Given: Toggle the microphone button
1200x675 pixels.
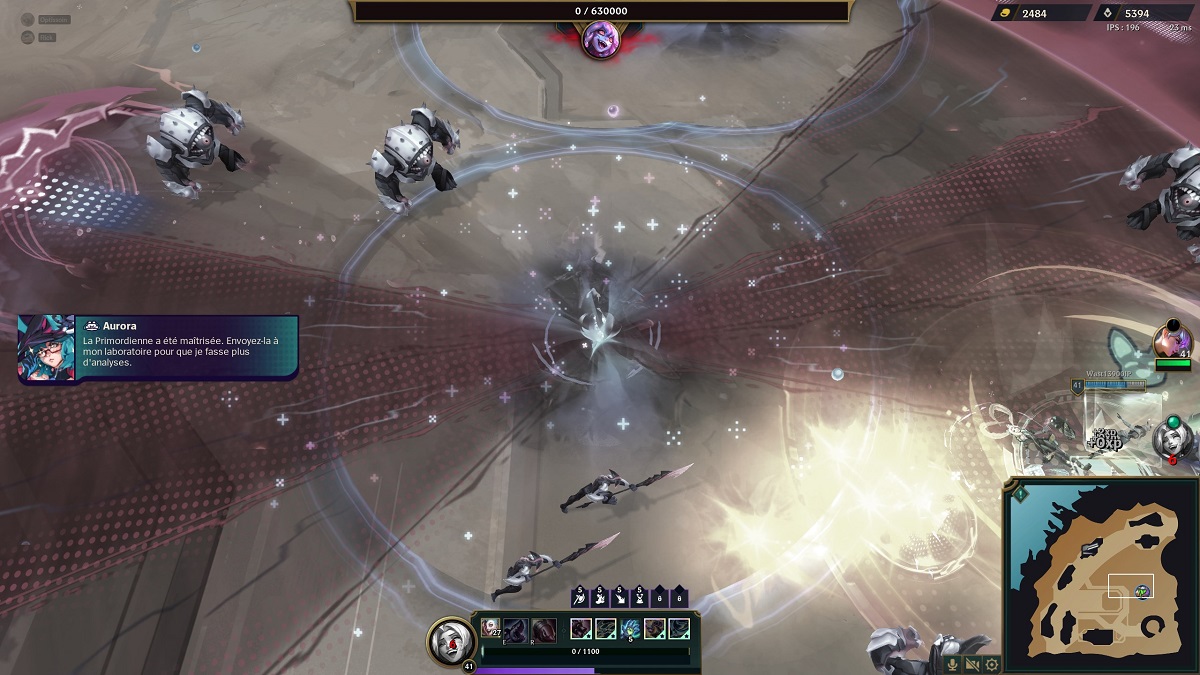Looking at the screenshot, I should click(952, 664).
